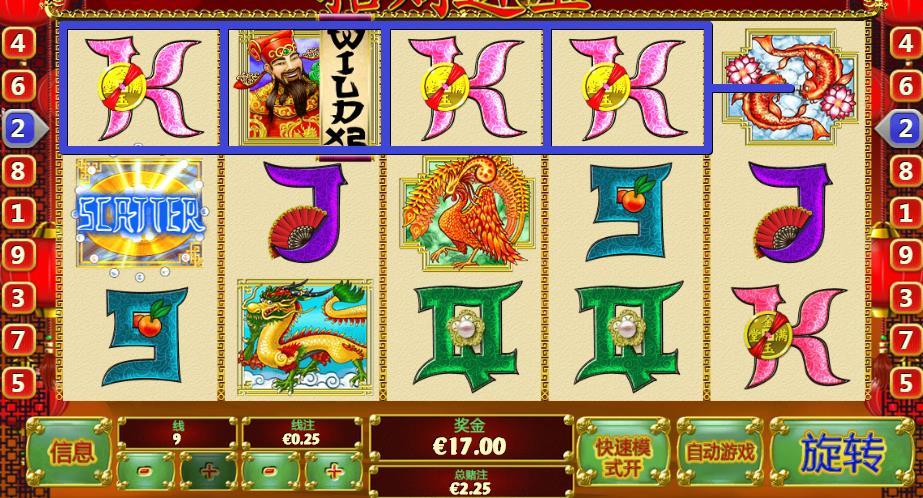The height and width of the screenshot is (498, 923).
Task: Open the 信息 info panel
Action: (x=71, y=453)
